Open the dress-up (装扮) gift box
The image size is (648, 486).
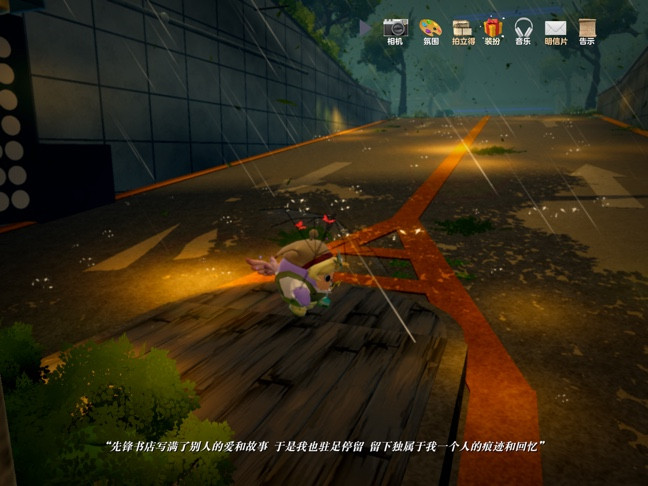click(493, 29)
